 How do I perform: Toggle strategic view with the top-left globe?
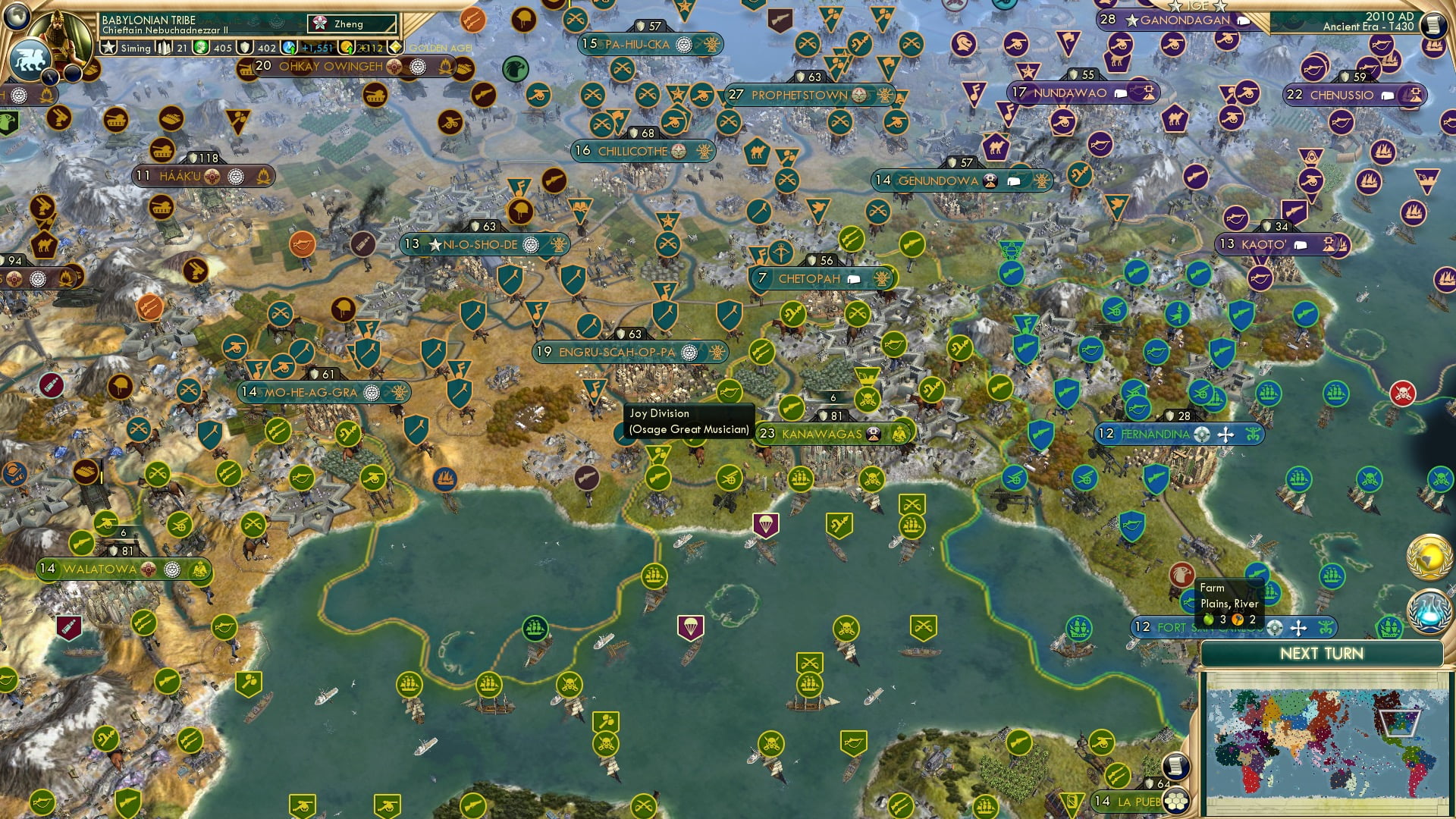click(17, 17)
